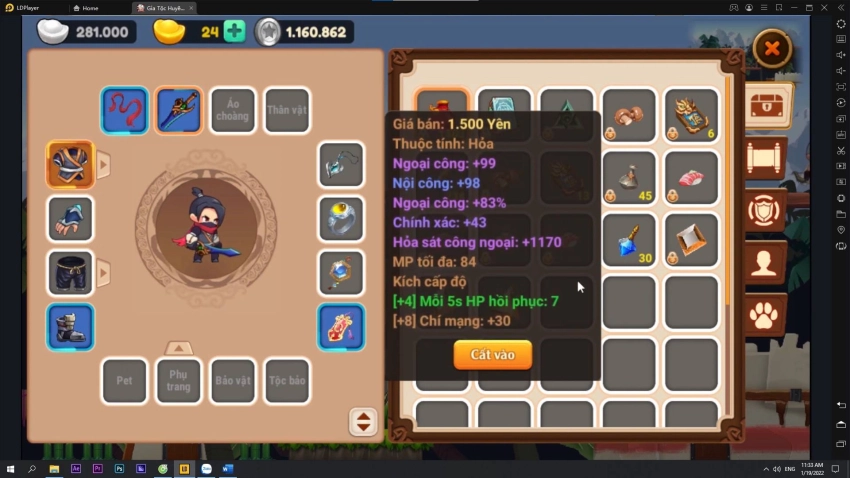Open the empty Pet slot

[x=125, y=381]
